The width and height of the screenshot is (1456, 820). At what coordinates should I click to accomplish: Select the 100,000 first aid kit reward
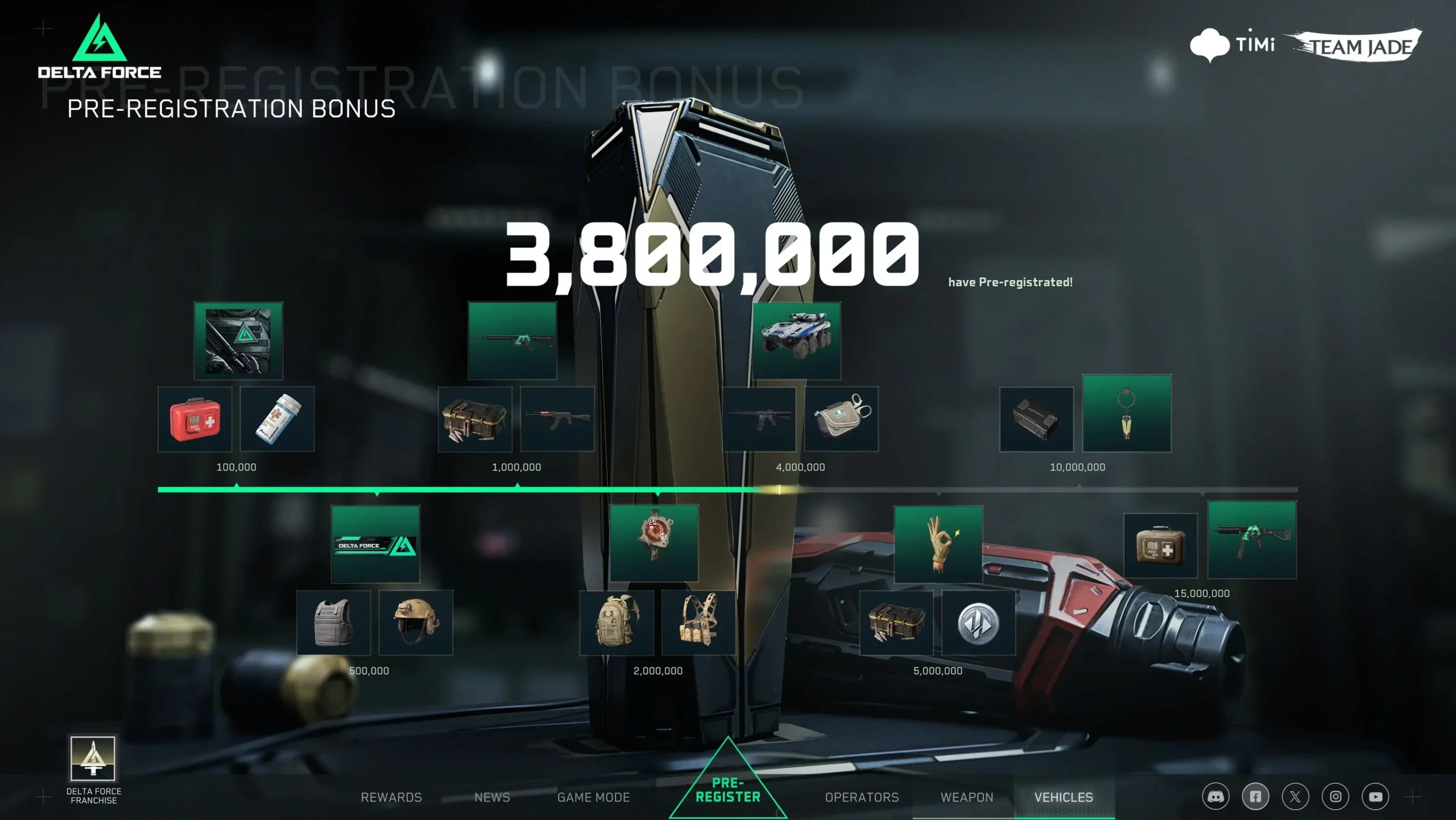click(x=195, y=419)
